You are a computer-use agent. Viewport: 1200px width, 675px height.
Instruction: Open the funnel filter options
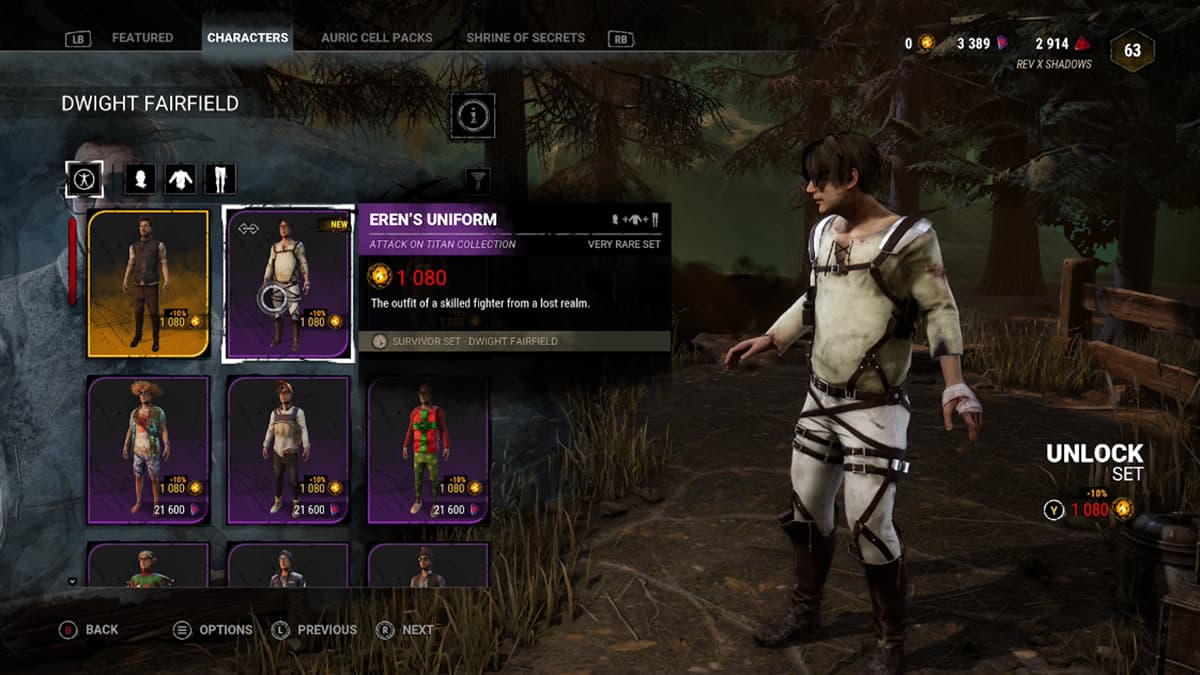coord(479,180)
